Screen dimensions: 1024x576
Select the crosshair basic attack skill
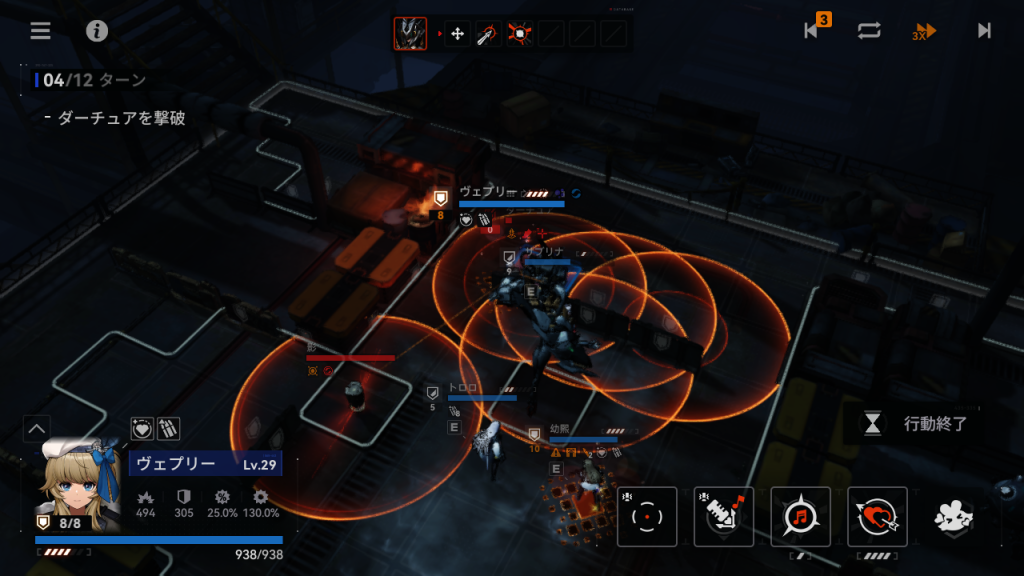(x=647, y=517)
